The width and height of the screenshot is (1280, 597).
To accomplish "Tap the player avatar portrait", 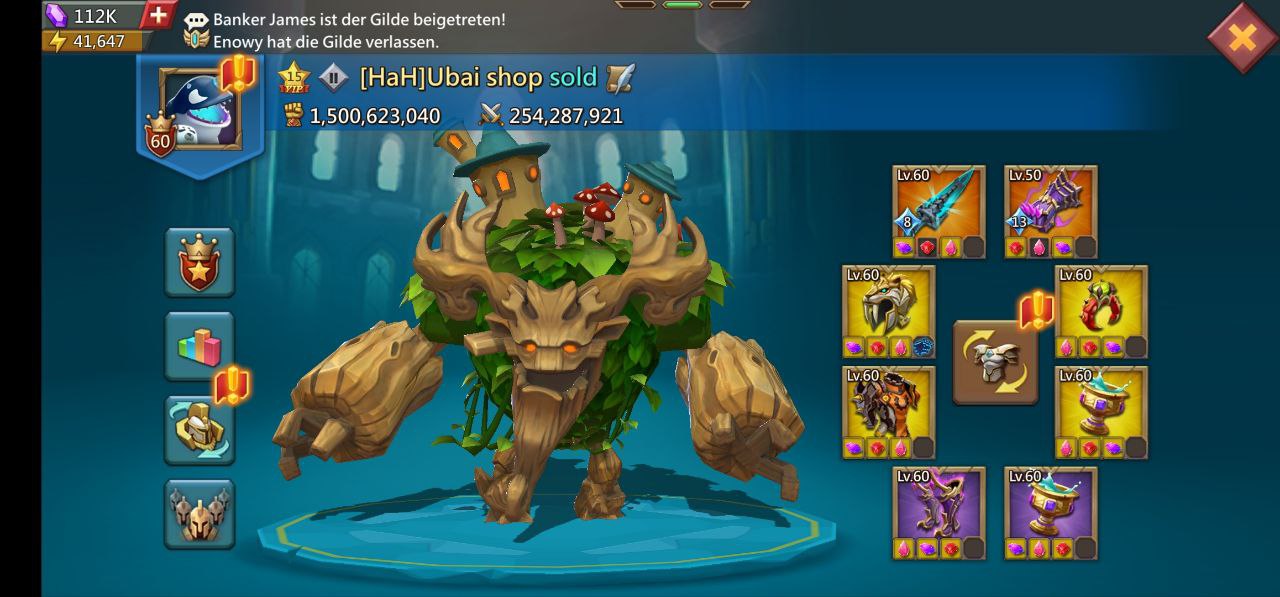I will coord(199,110).
